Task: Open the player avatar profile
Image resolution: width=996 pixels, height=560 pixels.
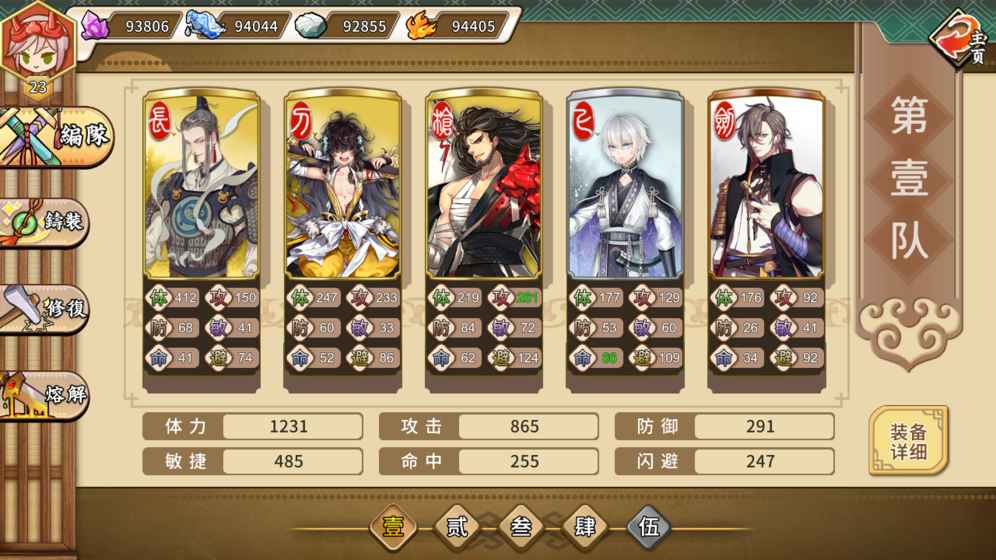Action: (36, 45)
